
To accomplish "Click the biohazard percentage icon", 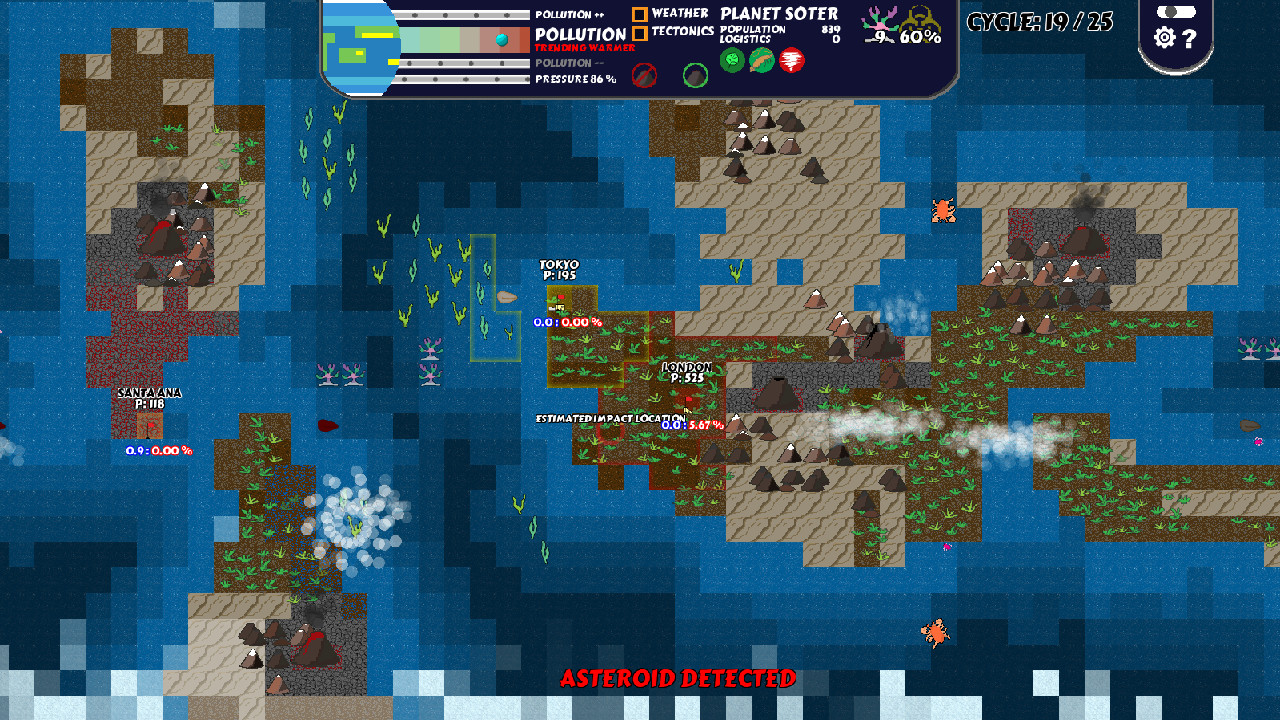I will tap(920, 22).
